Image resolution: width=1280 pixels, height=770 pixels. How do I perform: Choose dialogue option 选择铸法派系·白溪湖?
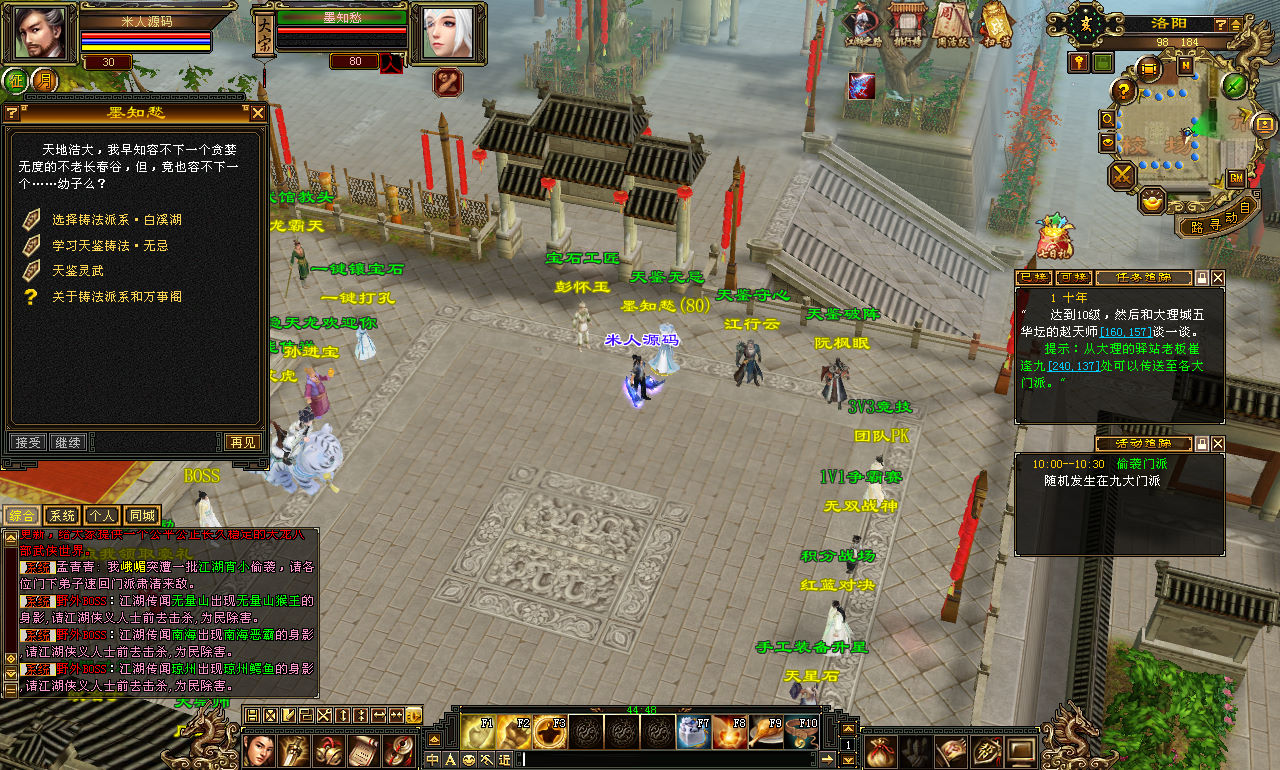(117, 219)
